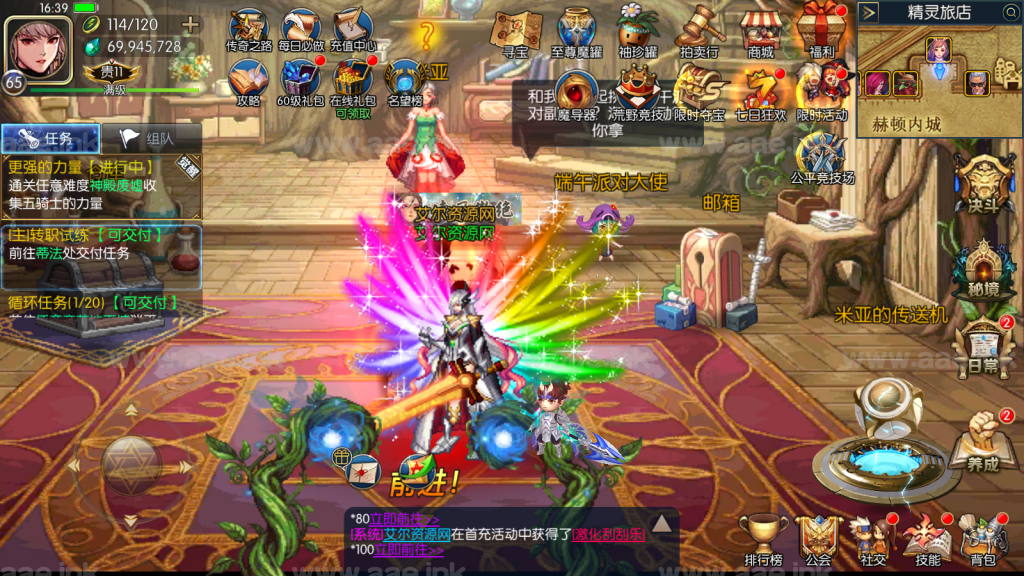The image size is (1024, 576).
Task: Open the 公会 guild menu
Action: click(x=818, y=540)
